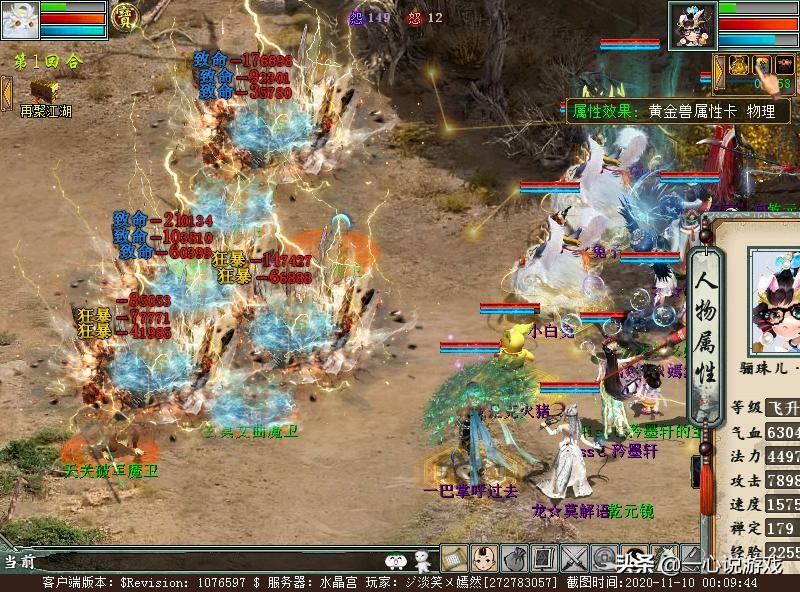The image size is (800, 592).
Task: Toggle the buff bar arrow expander
Action: (x=718, y=68)
